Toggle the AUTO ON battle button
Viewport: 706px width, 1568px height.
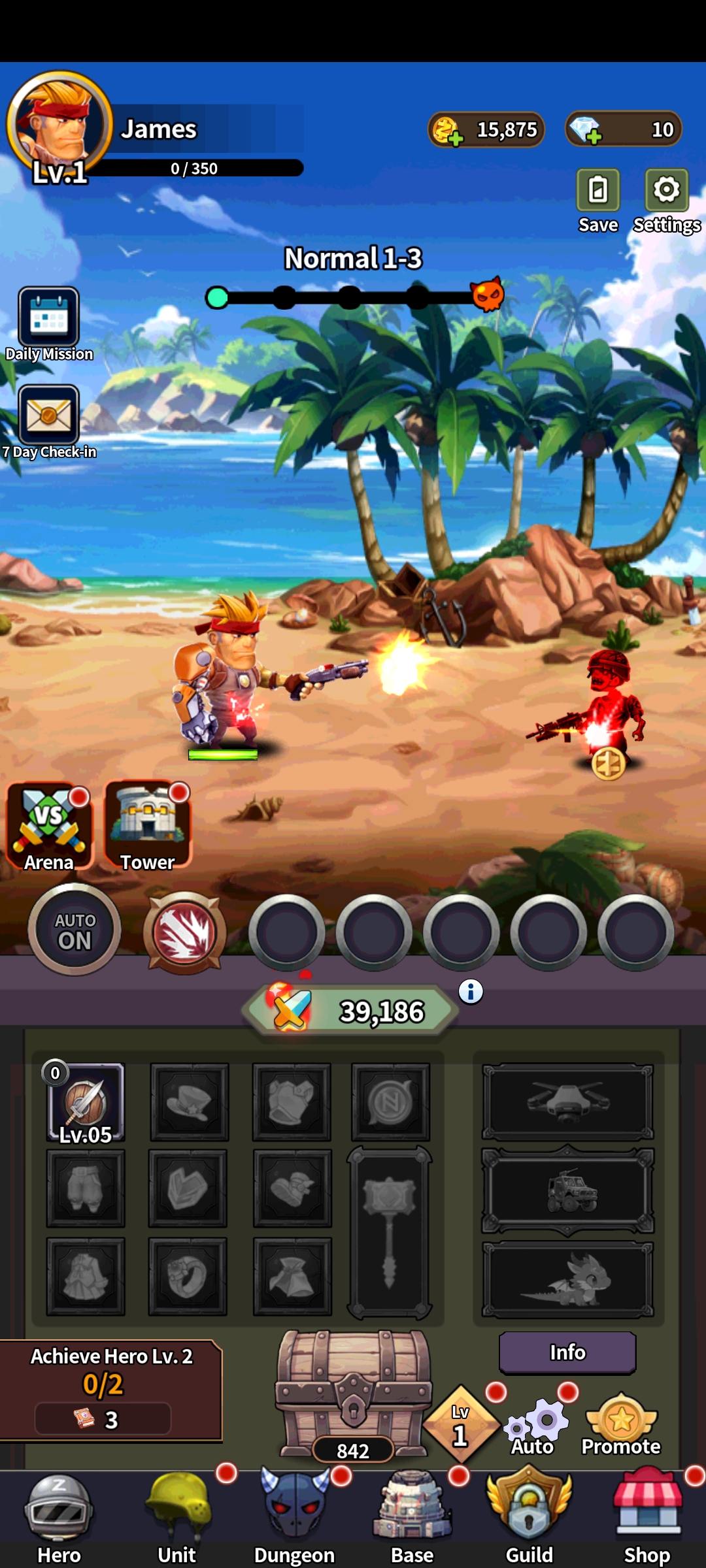[75, 930]
